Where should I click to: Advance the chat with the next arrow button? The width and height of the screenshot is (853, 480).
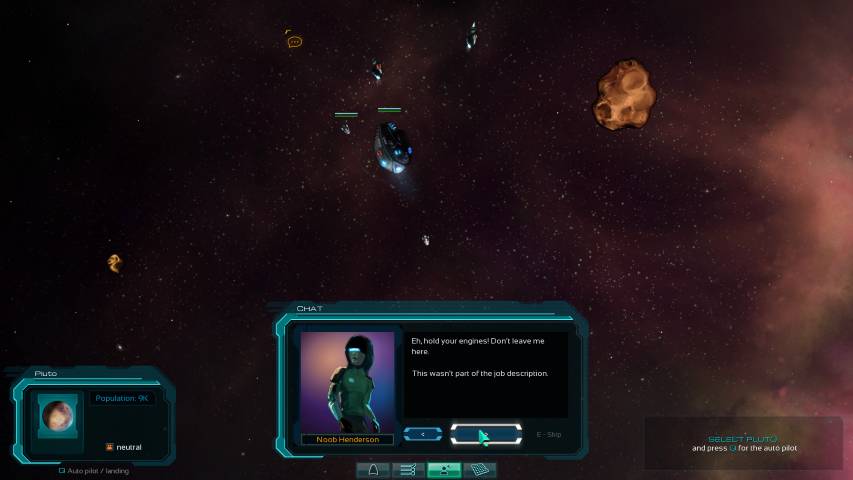point(486,434)
